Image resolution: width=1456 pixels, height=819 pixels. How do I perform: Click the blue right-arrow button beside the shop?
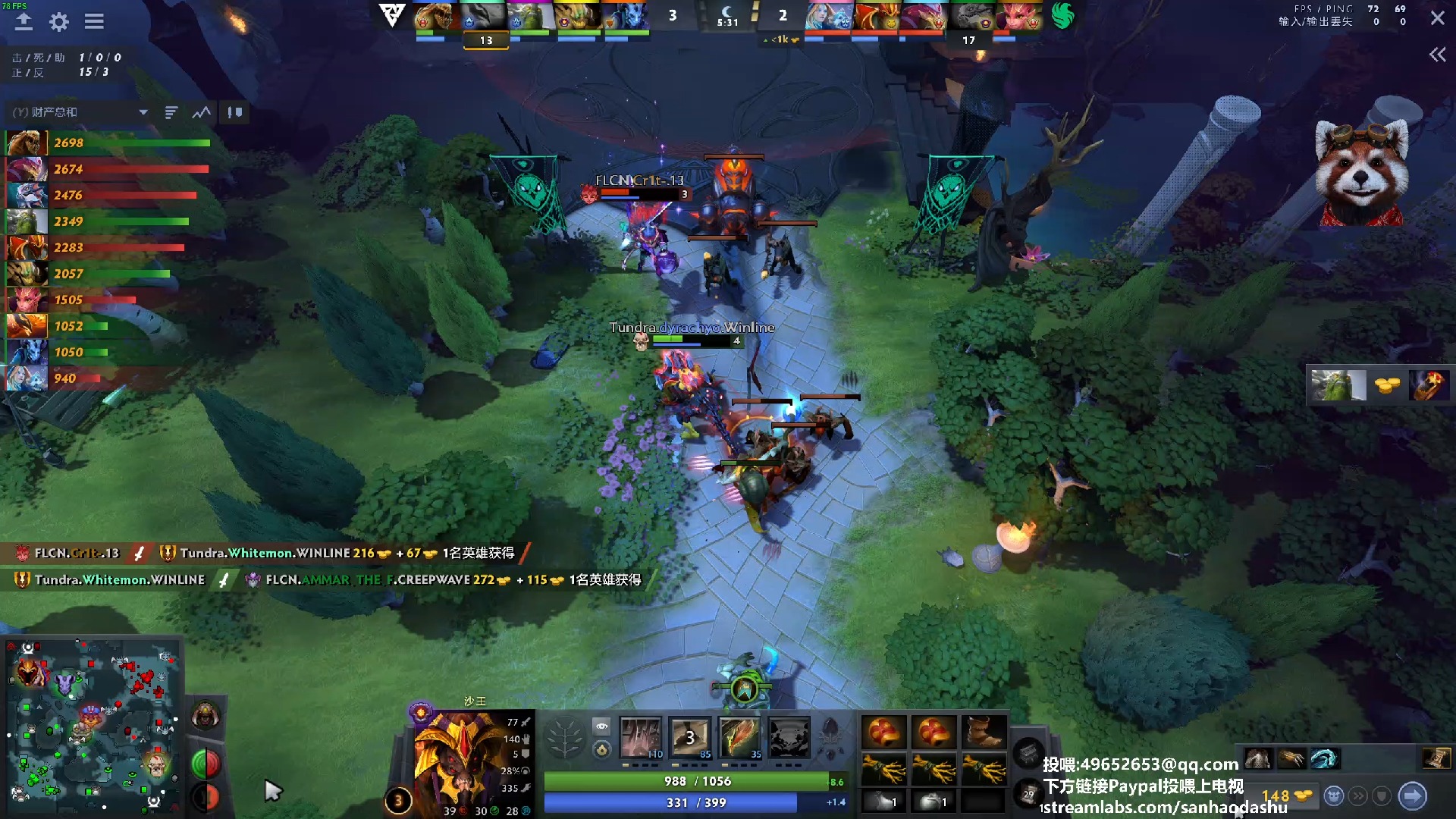coord(1412,796)
